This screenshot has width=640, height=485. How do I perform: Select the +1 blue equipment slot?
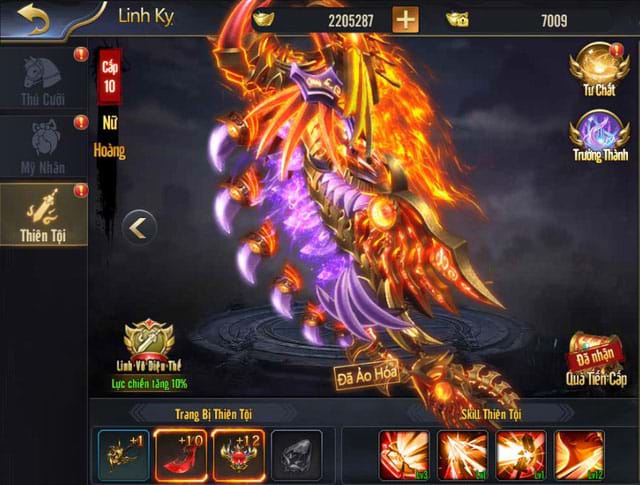(123, 455)
